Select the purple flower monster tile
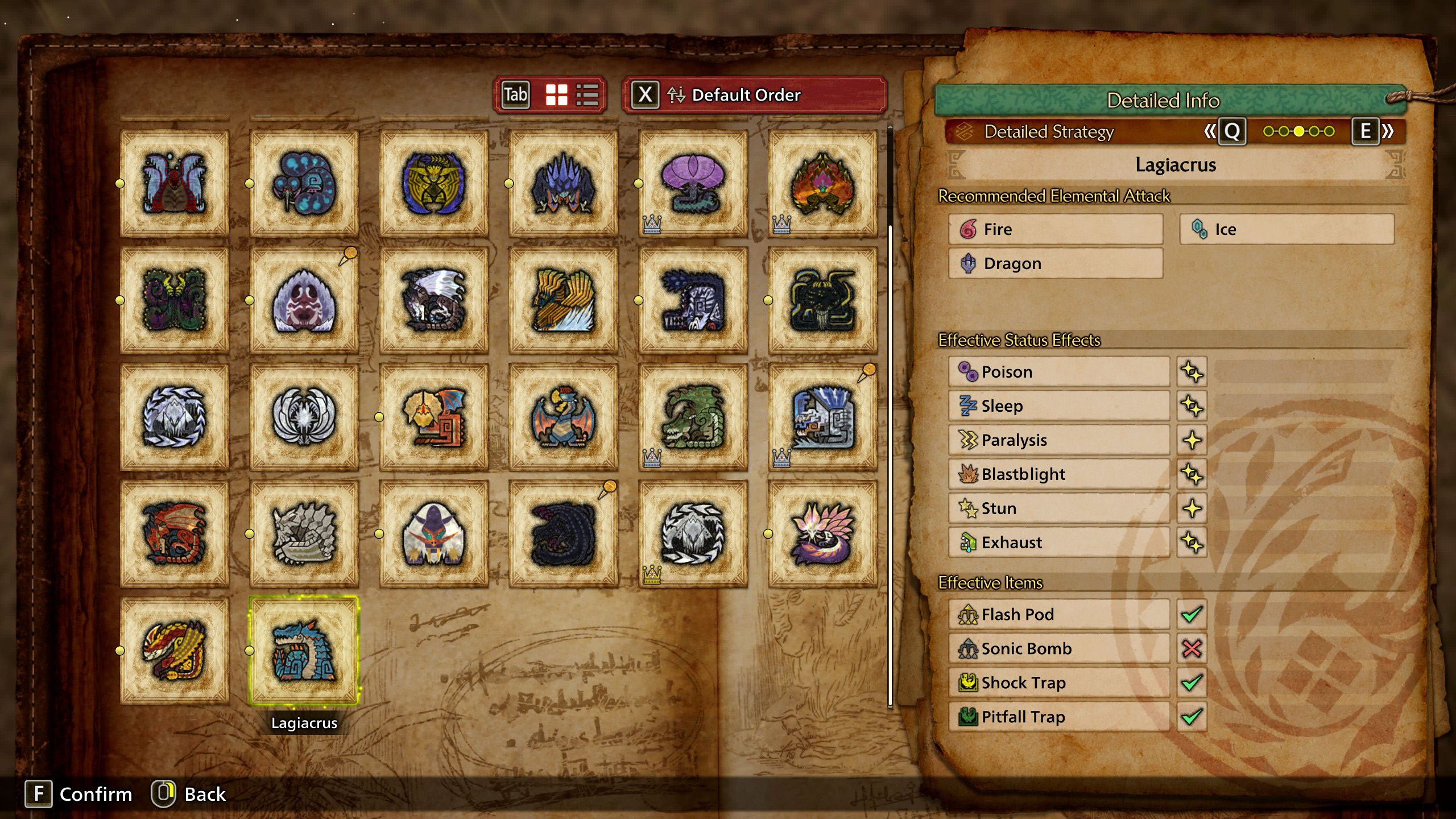Viewport: 1456px width, 819px height. [693, 183]
